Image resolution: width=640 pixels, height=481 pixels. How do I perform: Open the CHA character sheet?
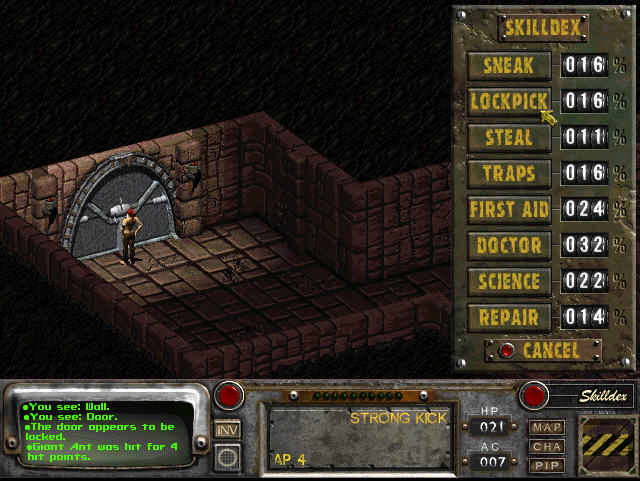pos(546,446)
